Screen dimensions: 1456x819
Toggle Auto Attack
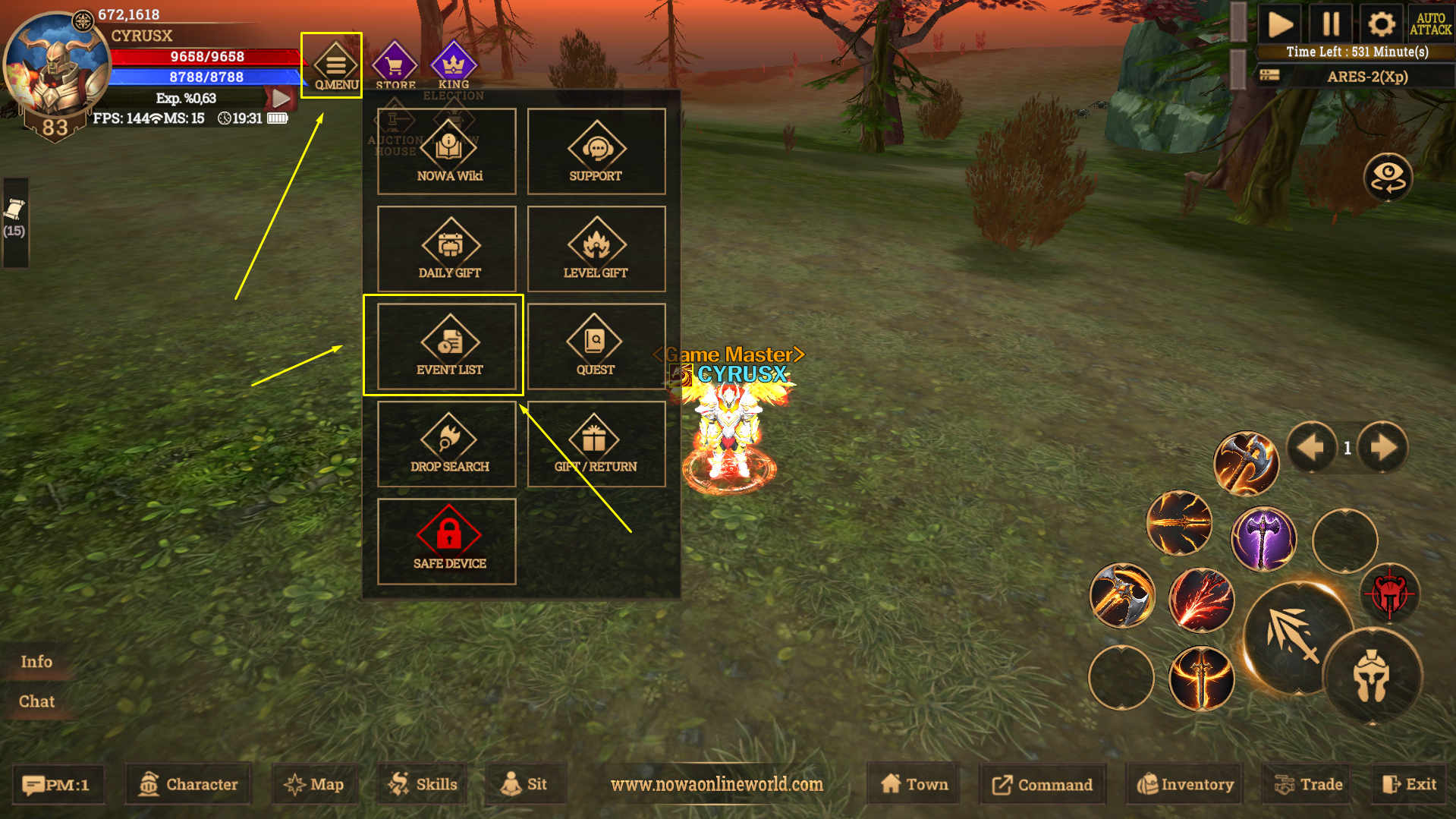(x=1430, y=24)
